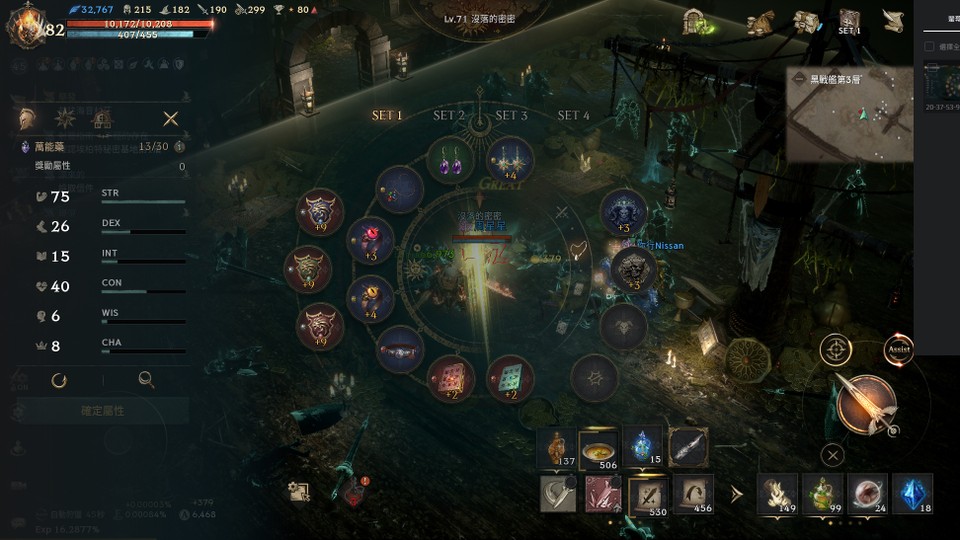Use the green potion item (99)
This screenshot has width=960, height=540.
coord(822,494)
